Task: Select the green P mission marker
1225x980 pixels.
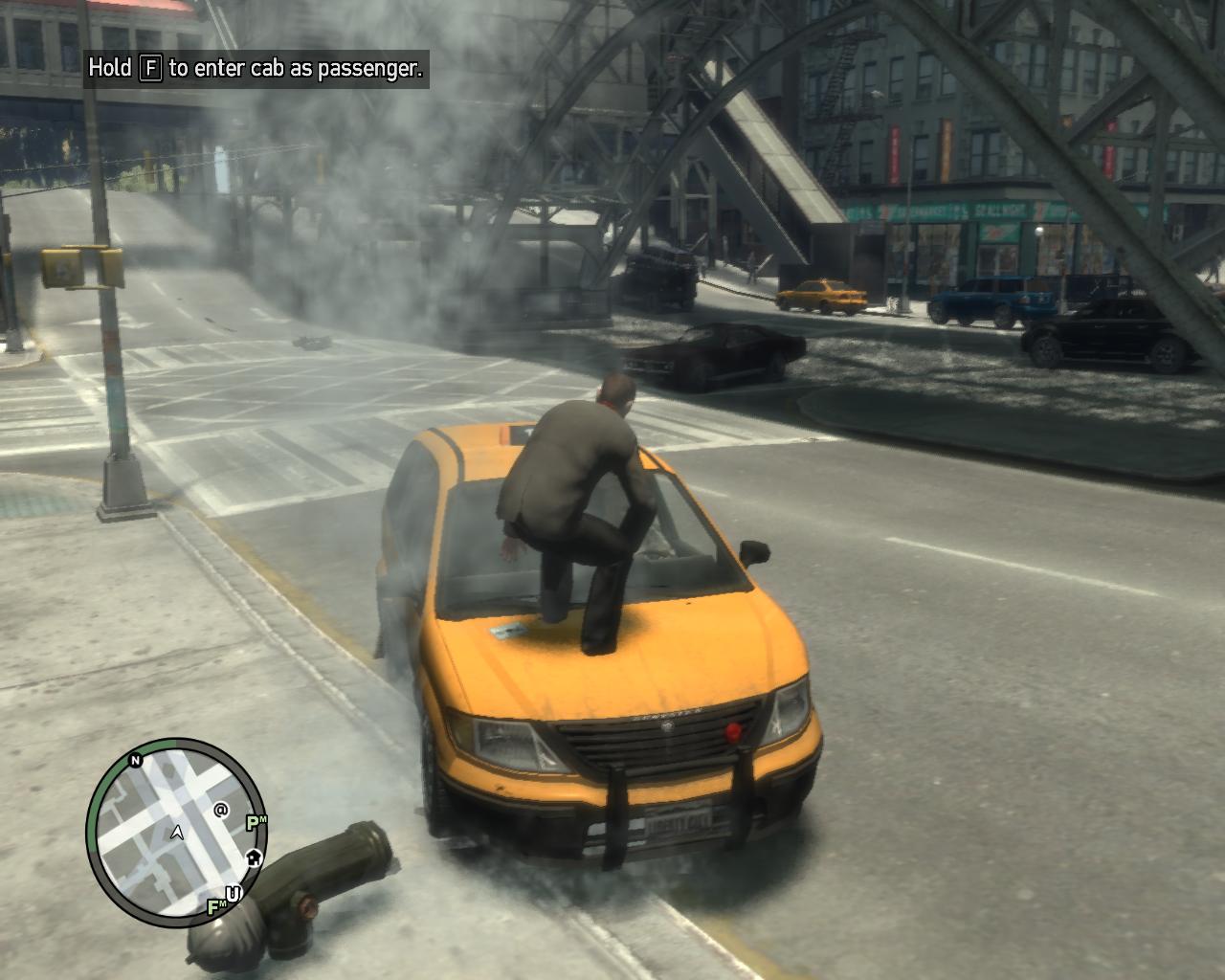Action: [x=255, y=823]
